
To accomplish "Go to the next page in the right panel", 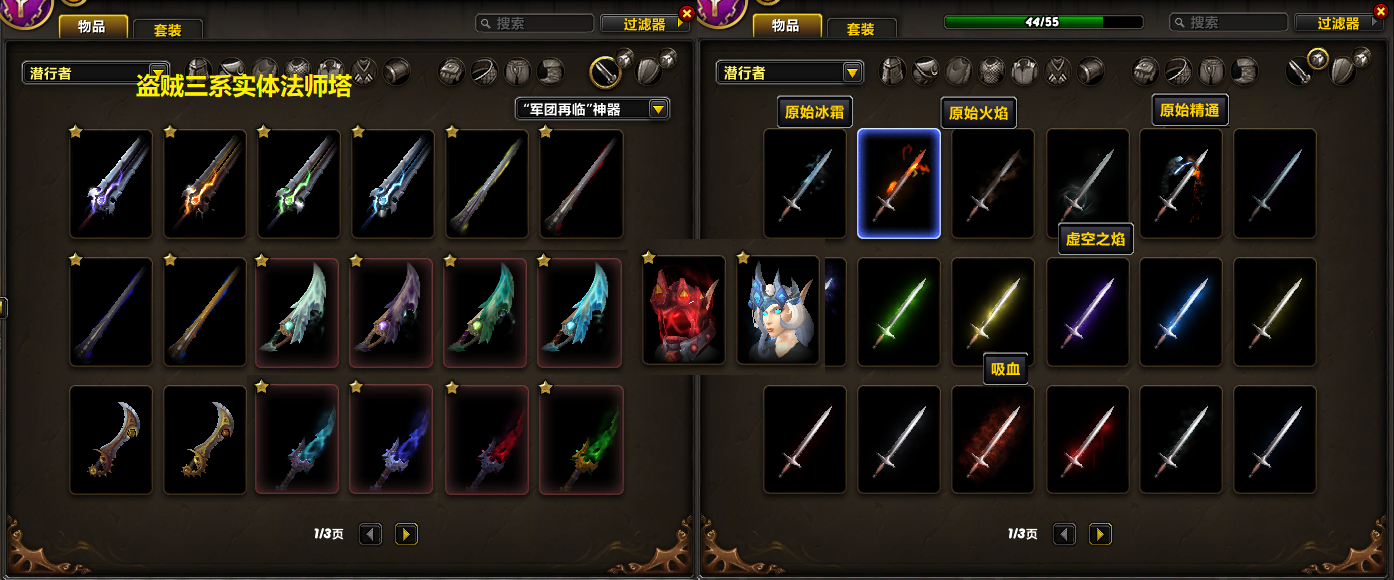I will [x=1100, y=534].
